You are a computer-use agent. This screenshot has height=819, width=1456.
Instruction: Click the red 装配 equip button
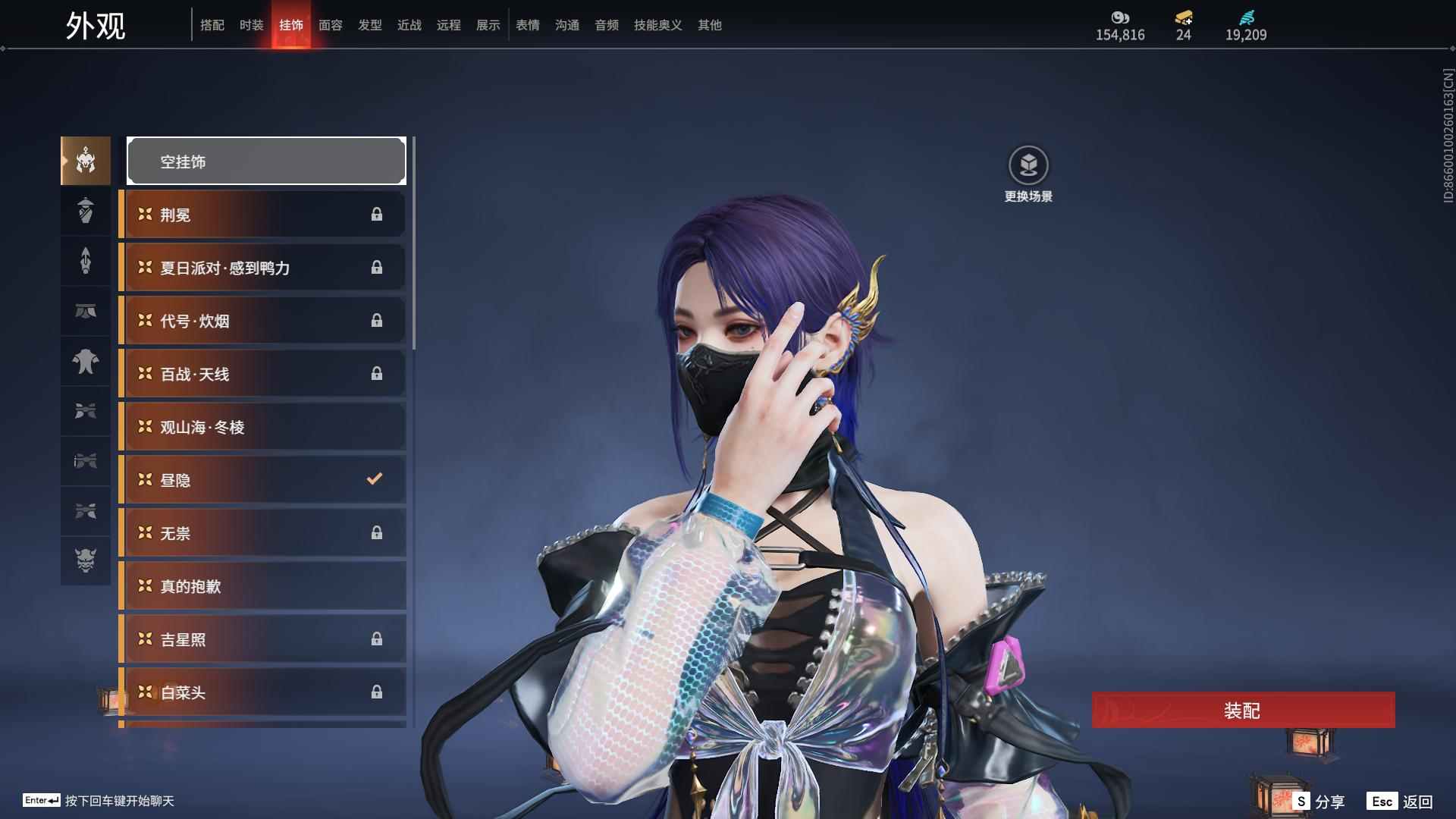(x=1243, y=711)
